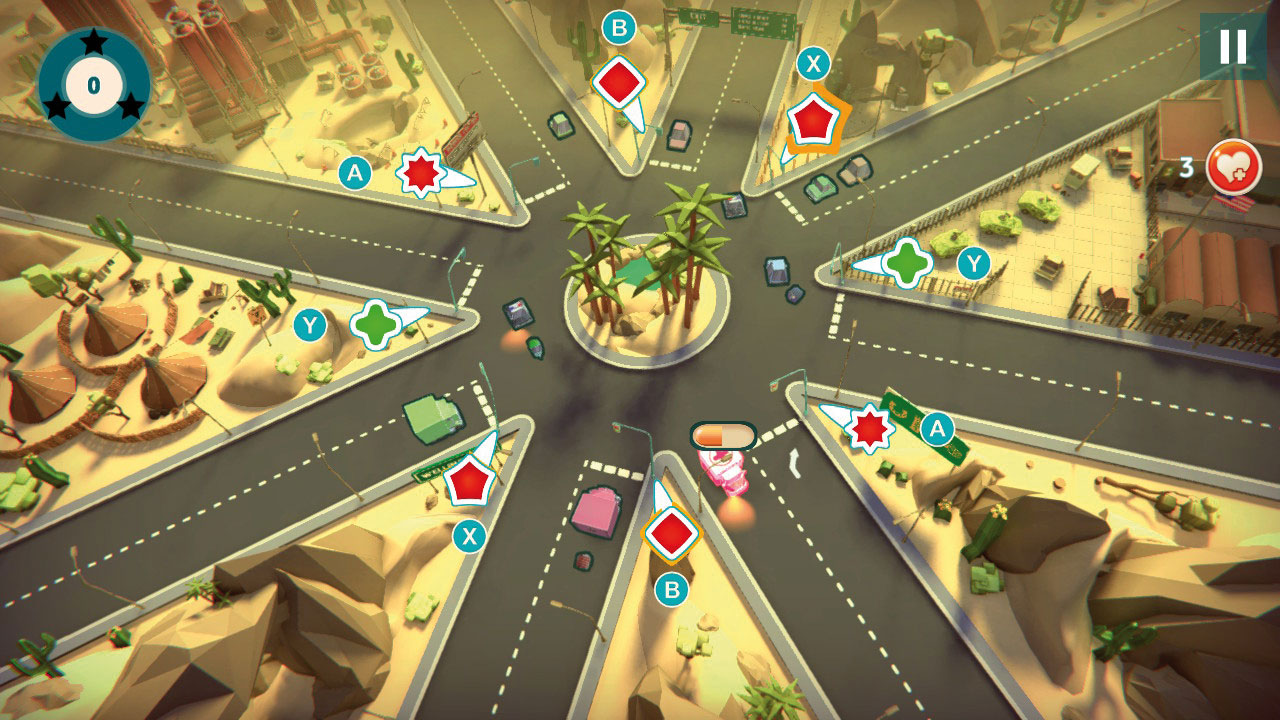The width and height of the screenshot is (1280, 720).
Task: Activate the orange-outlined red diamond road marker
Action: pos(670,533)
